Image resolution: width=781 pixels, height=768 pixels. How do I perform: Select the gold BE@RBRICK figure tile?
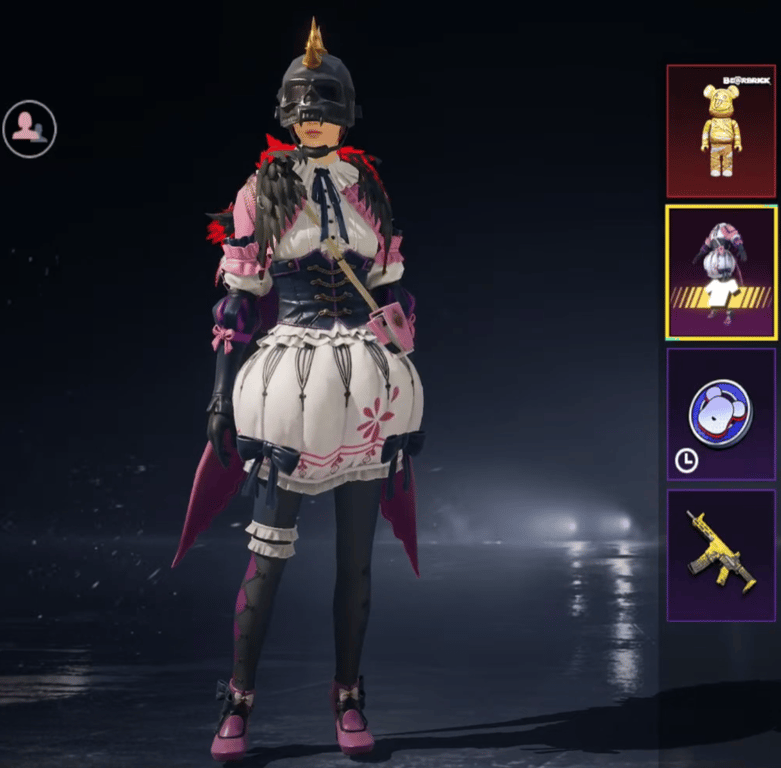(720, 130)
